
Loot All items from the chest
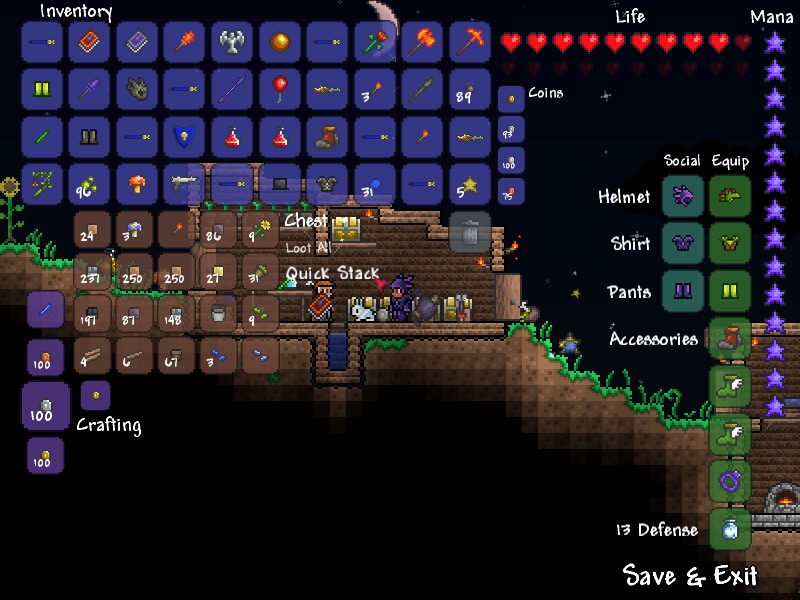pyautogui.click(x=307, y=247)
